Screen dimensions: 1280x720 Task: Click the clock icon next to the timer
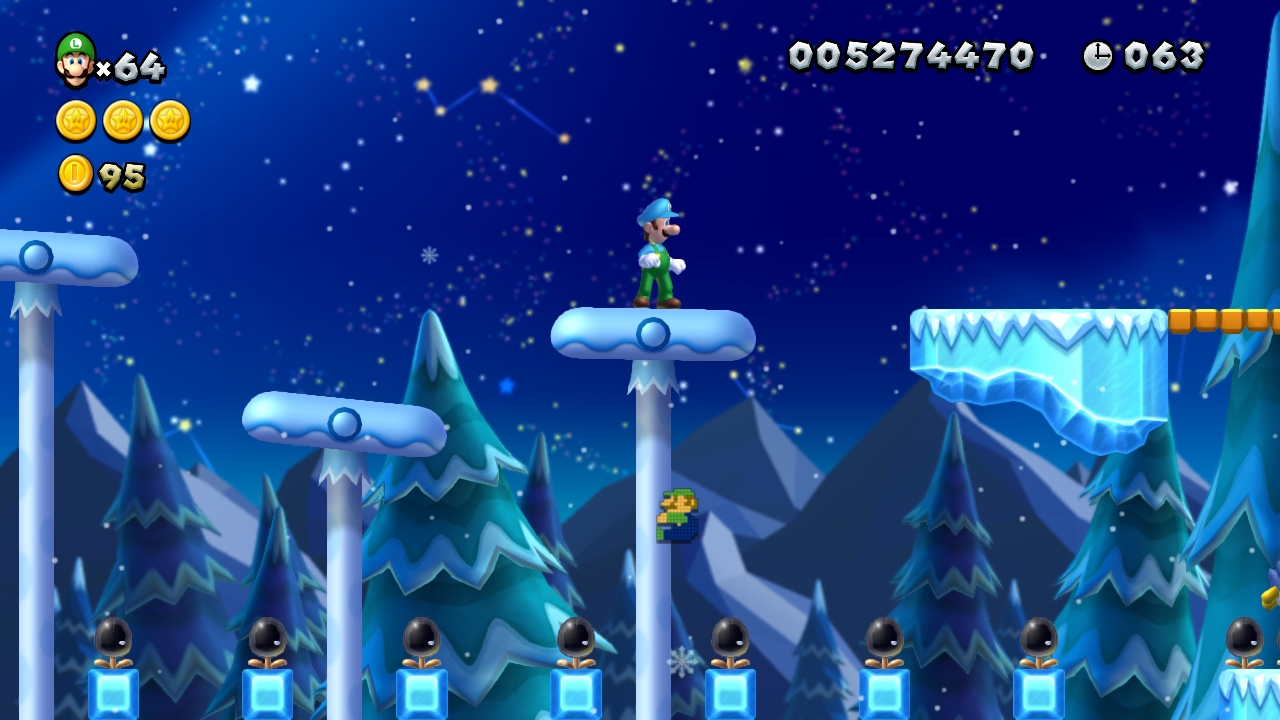1100,56
